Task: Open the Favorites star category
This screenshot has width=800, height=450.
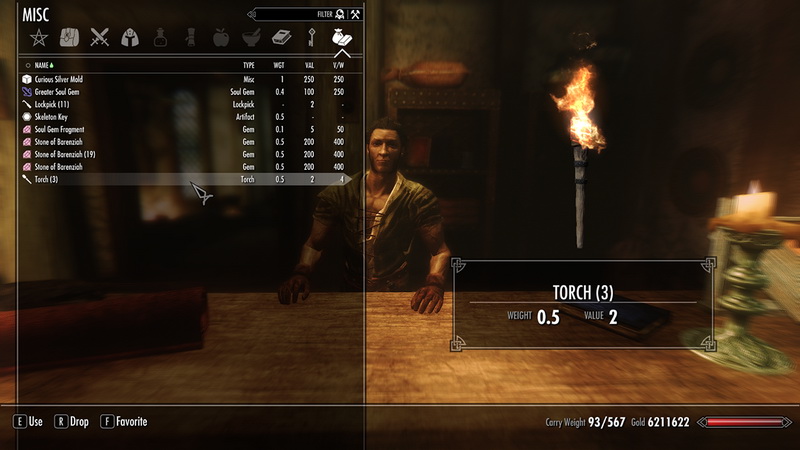Action: (x=38, y=38)
